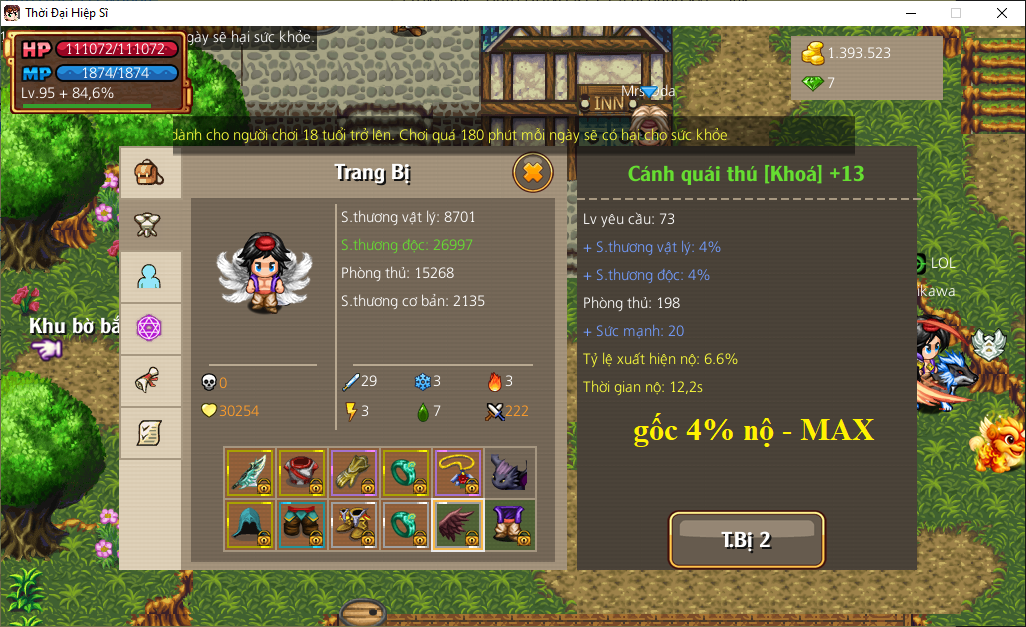Close the game window
The height and width of the screenshot is (627, 1026).
[x=1001, y=13]
